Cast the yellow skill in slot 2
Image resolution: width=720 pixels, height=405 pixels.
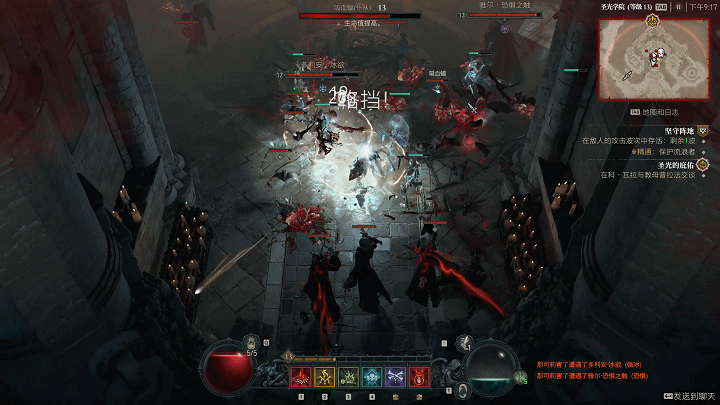[323, 376]
